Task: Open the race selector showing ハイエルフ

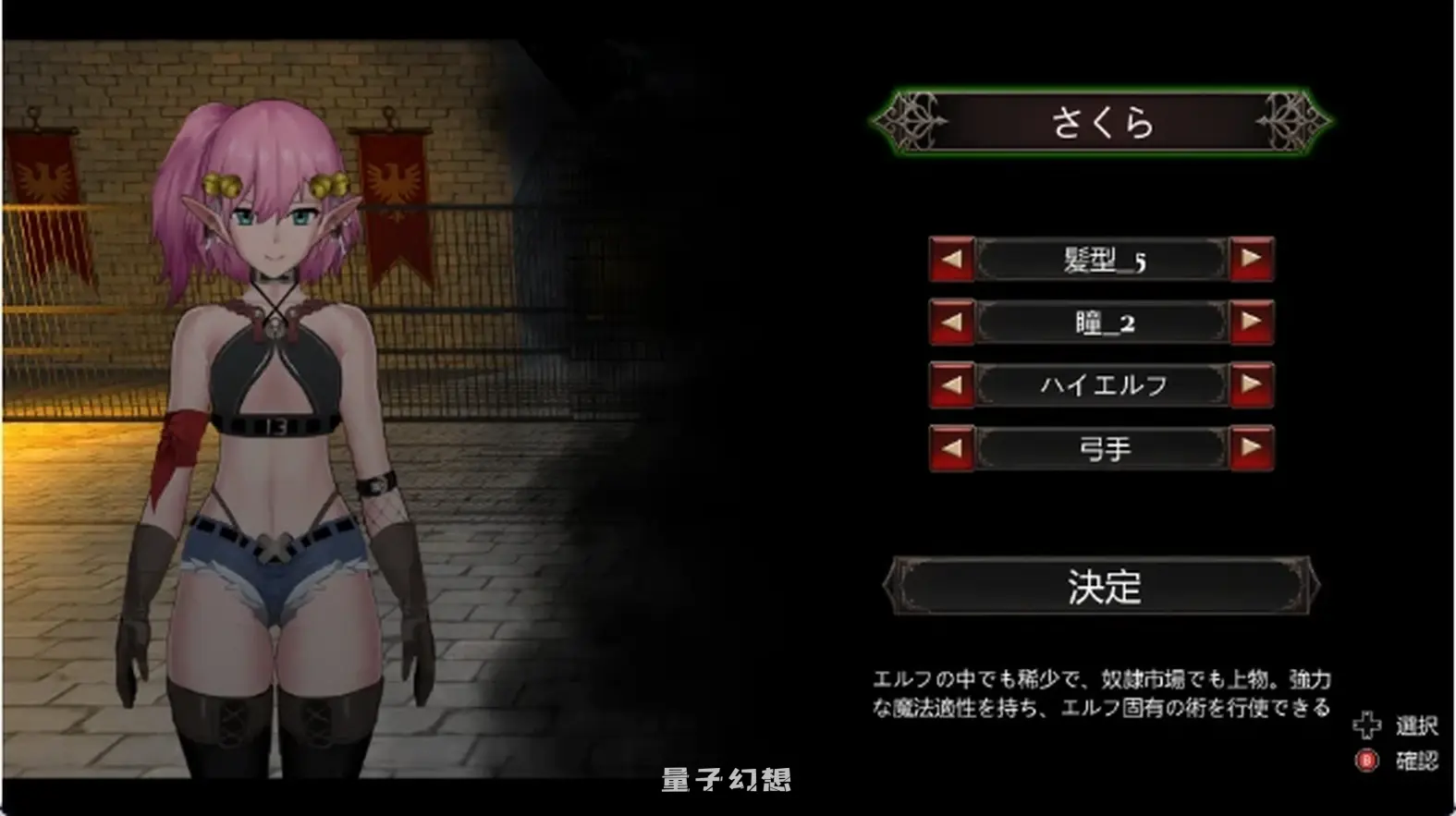Action: pos(1100,384)
